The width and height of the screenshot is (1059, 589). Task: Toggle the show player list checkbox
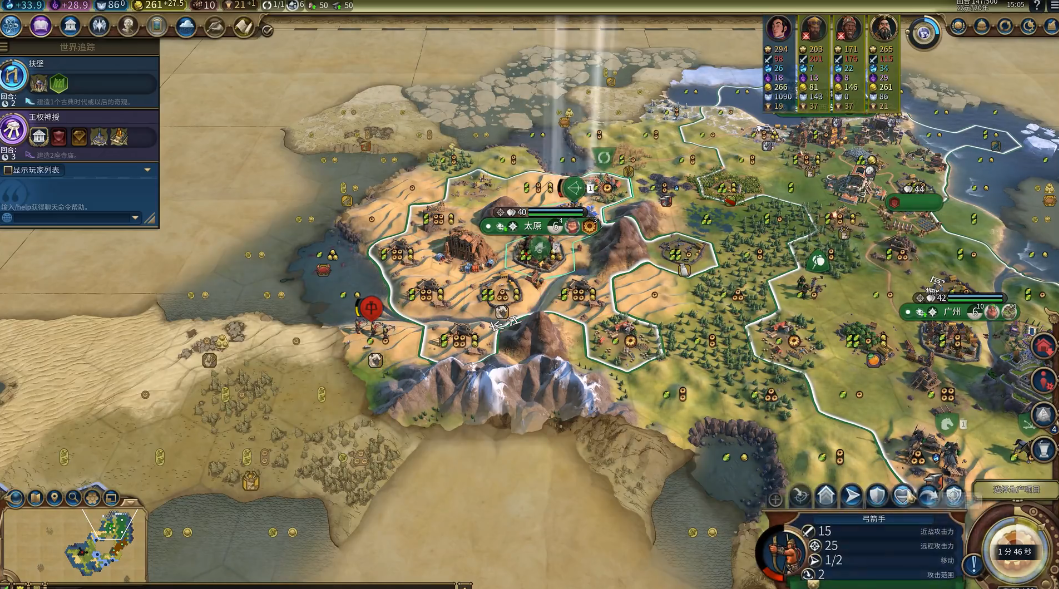point(8,170)
